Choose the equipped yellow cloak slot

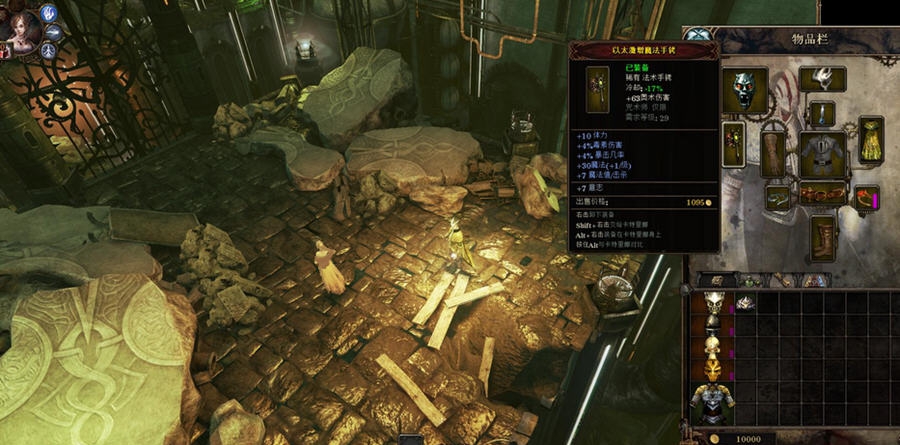(x=869, y=141)
